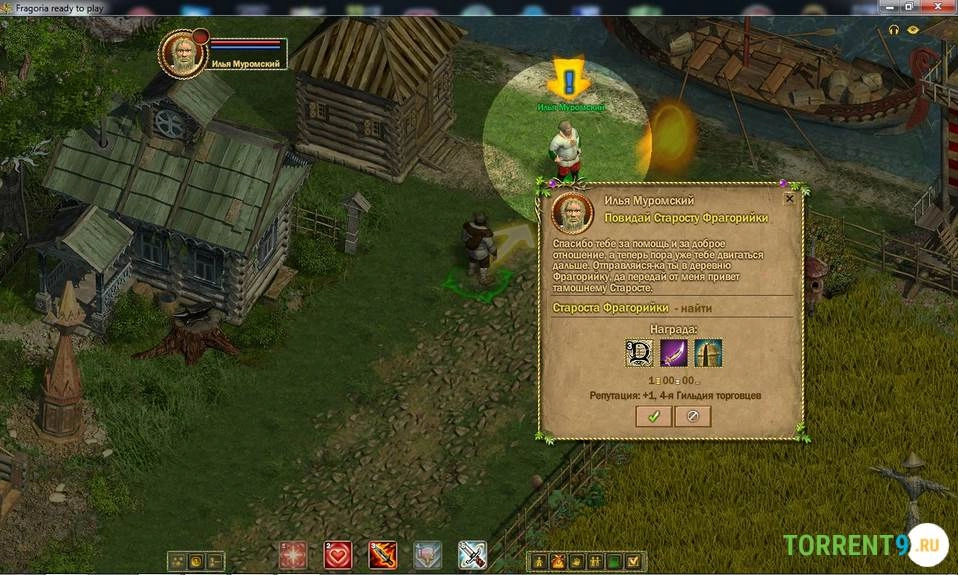Toggle the golden eye visibility icon
This screenshot has width=958, height=575.
[913, 30]
